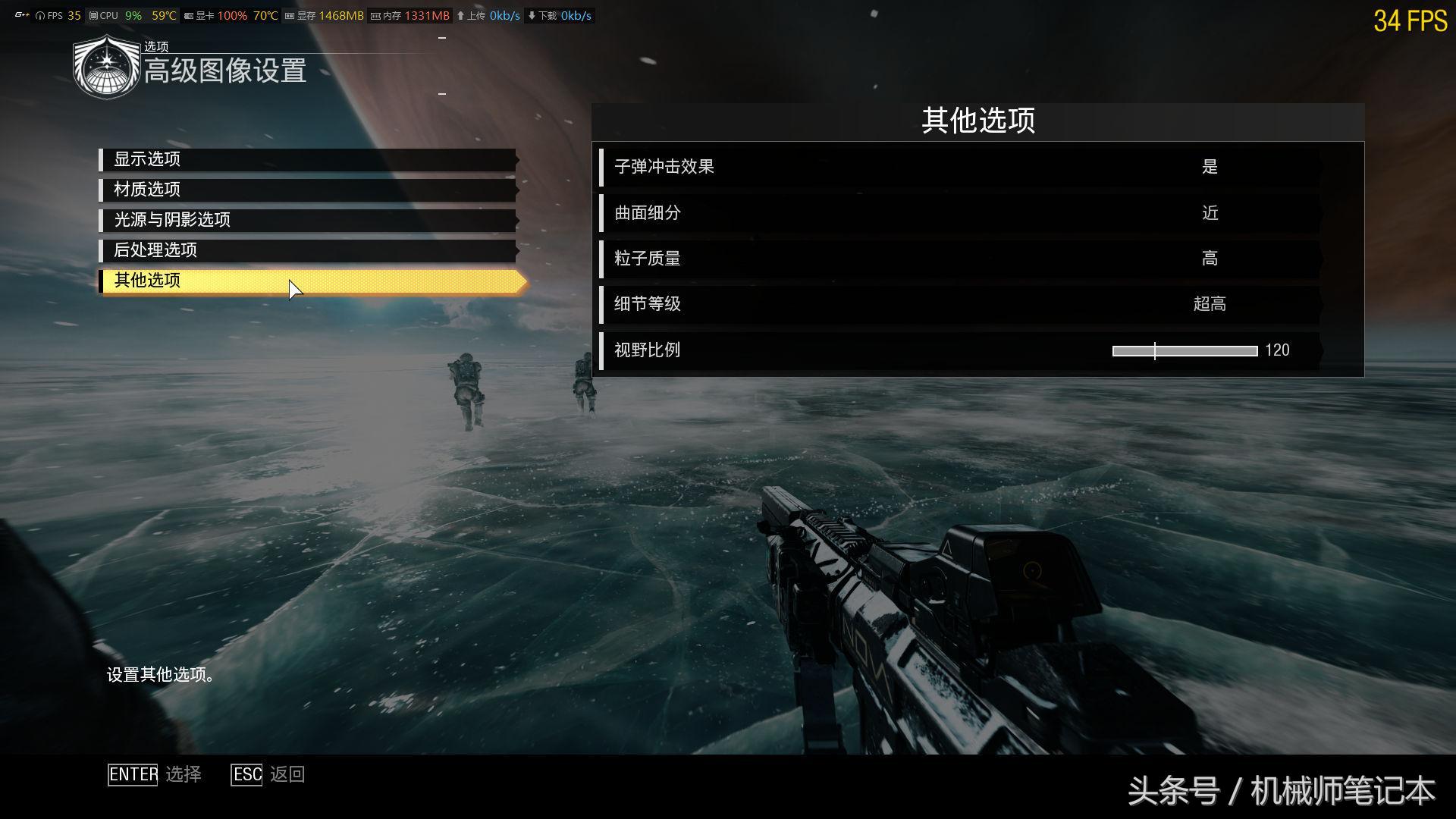The width and height of the screenshot is (1456, 819).
Task: Click the G++ overlay icon top left
Action: (x=20, y=14)
